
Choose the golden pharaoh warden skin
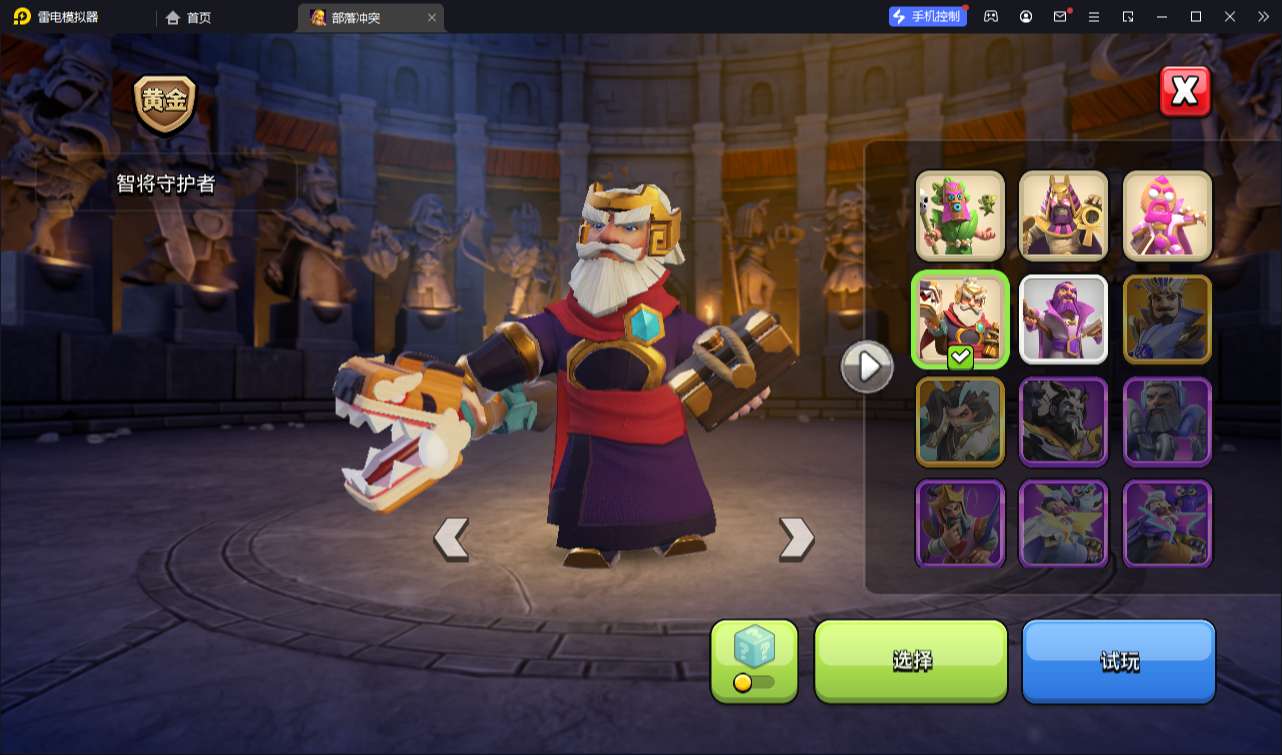point(1063,215)
